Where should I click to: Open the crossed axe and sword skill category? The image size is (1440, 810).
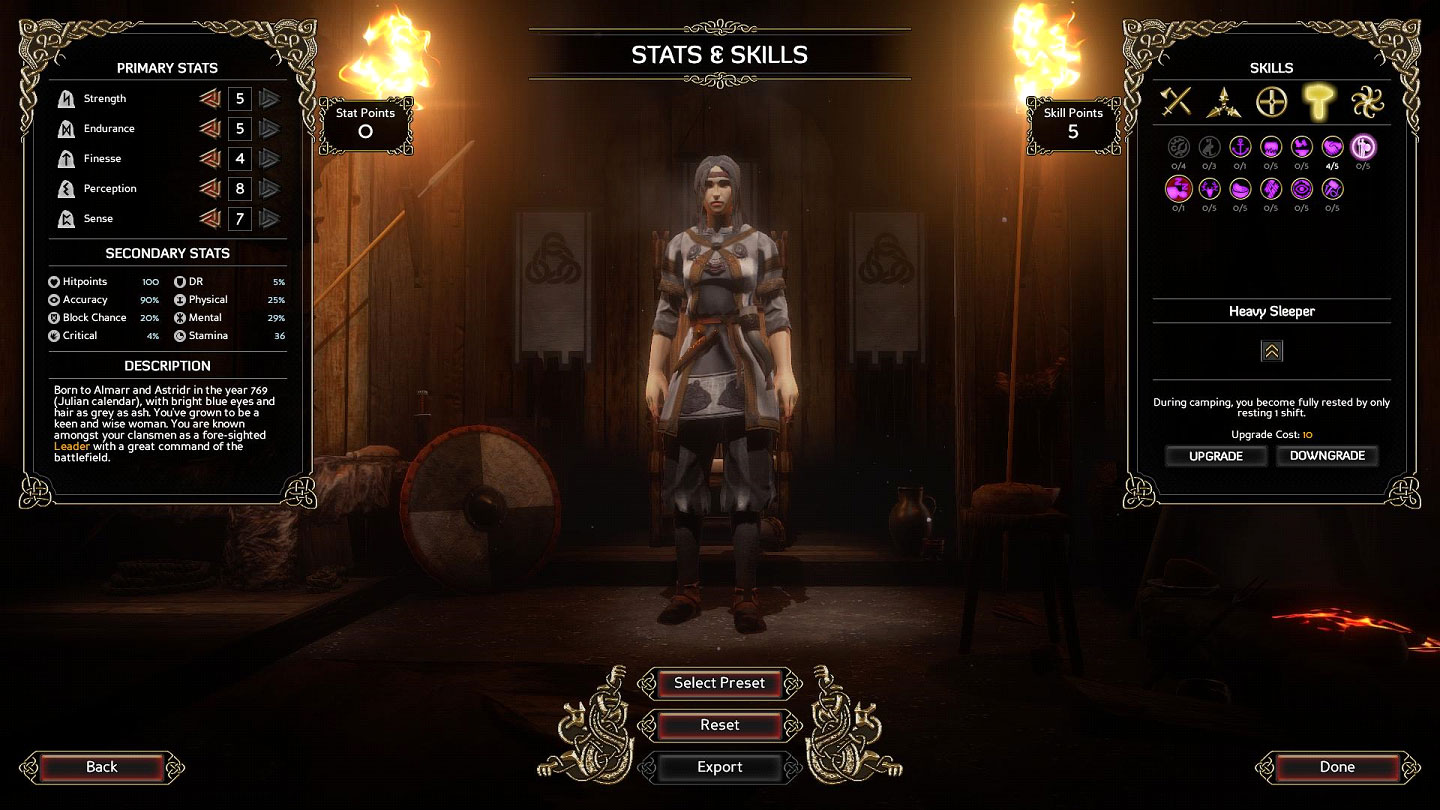coord(1178,101)
